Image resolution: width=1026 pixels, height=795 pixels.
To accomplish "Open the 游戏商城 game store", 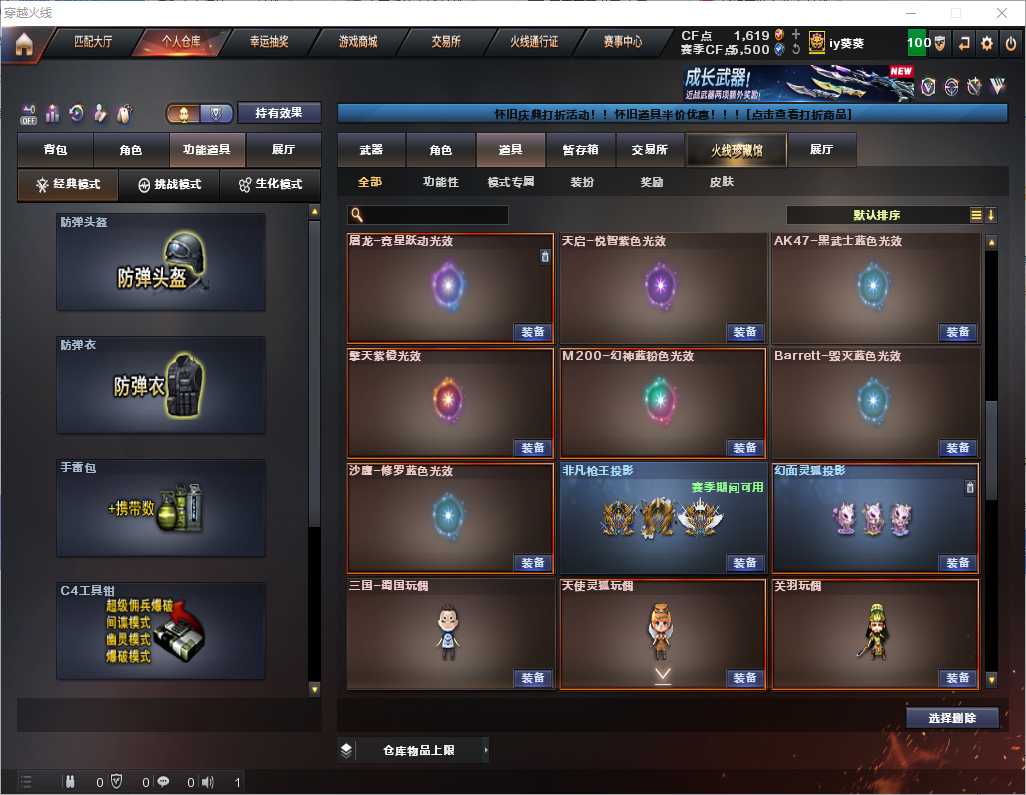I will click(x=357, y=42).
